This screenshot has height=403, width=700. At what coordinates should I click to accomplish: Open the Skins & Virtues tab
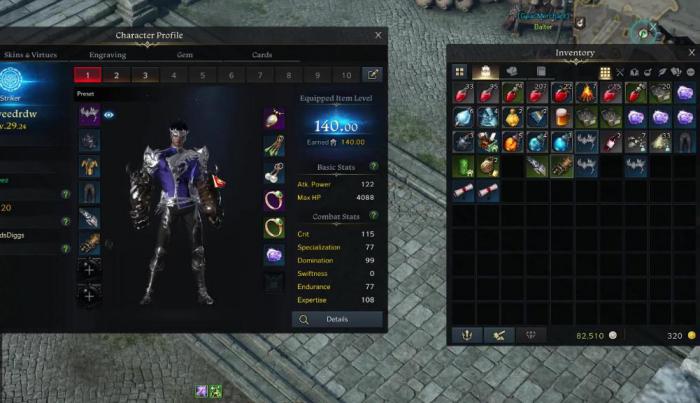click(x=28, y=55)
